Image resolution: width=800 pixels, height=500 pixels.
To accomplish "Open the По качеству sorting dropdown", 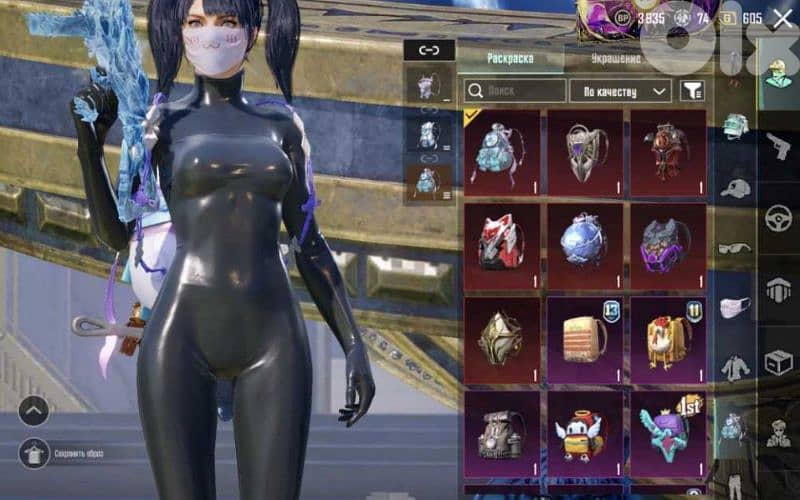I will tap(619, 91).
